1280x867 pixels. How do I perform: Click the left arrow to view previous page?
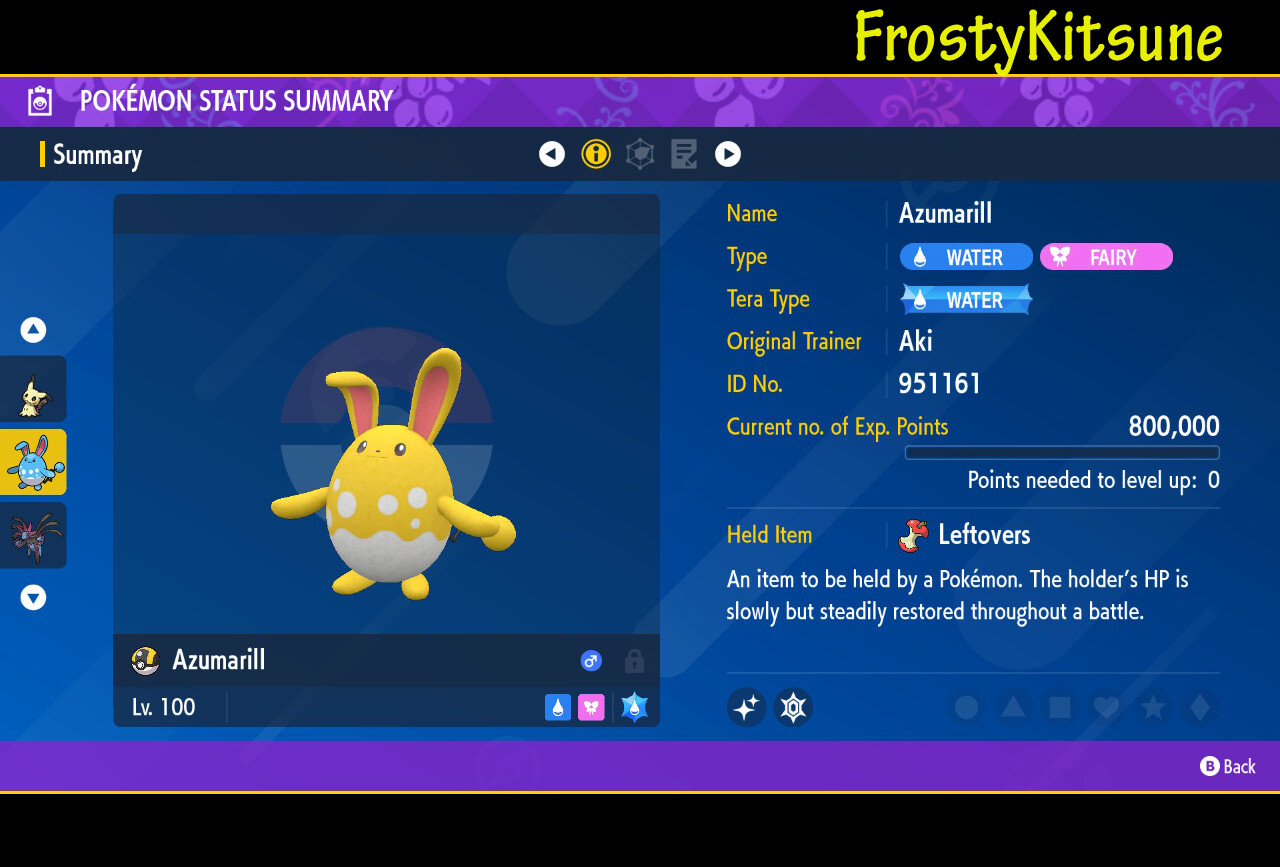(552, 154)
